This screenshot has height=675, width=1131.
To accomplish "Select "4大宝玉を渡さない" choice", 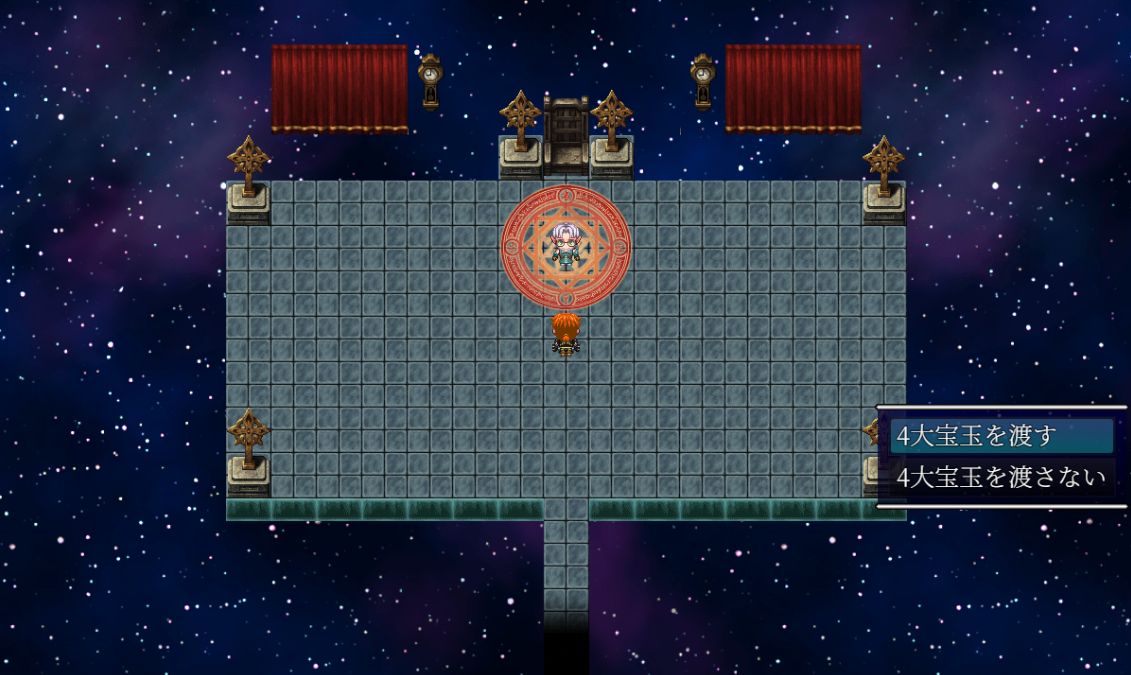I will [1000, 477].
